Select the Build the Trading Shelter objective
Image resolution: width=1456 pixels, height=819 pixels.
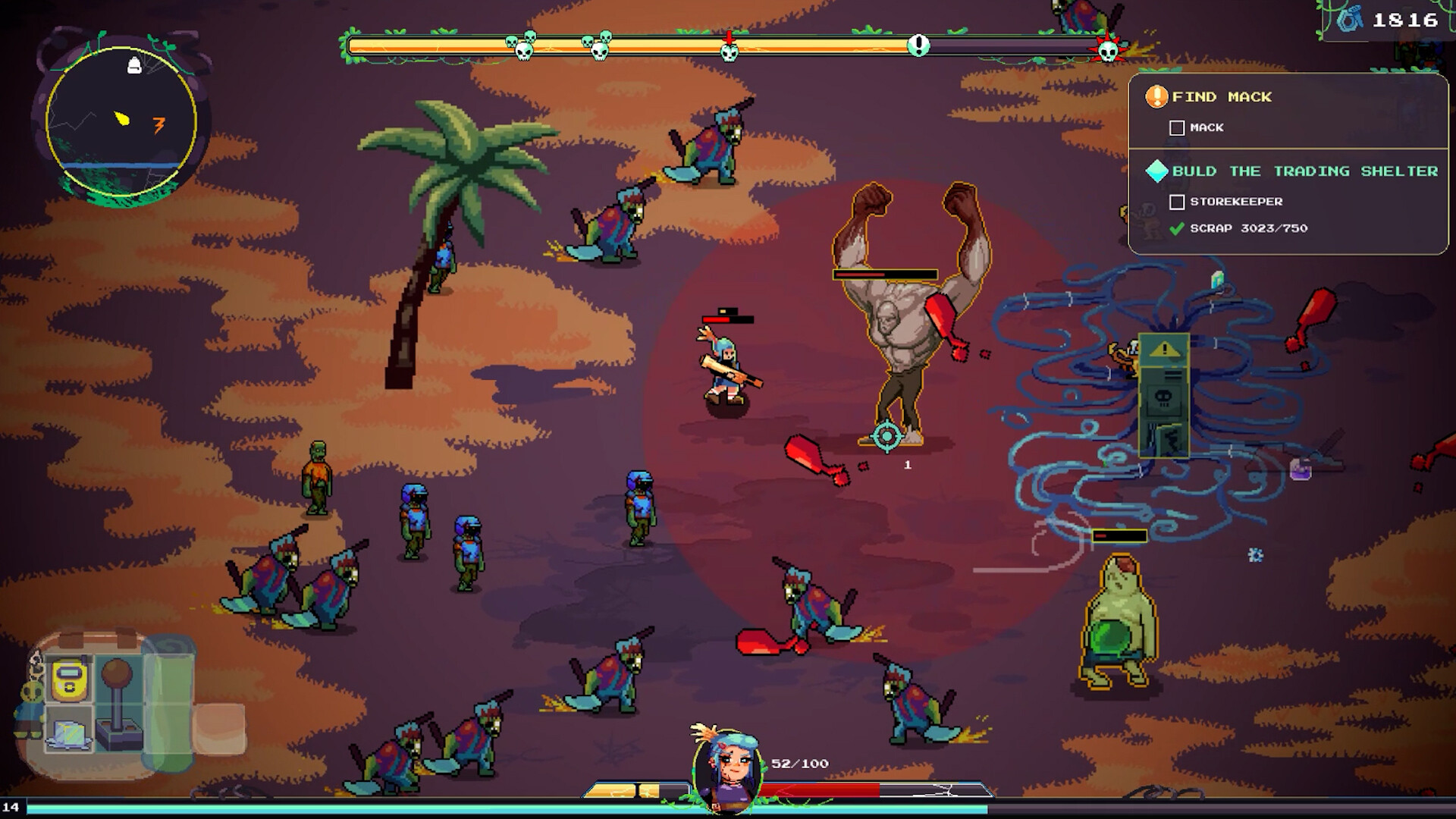click(1304, 171)
